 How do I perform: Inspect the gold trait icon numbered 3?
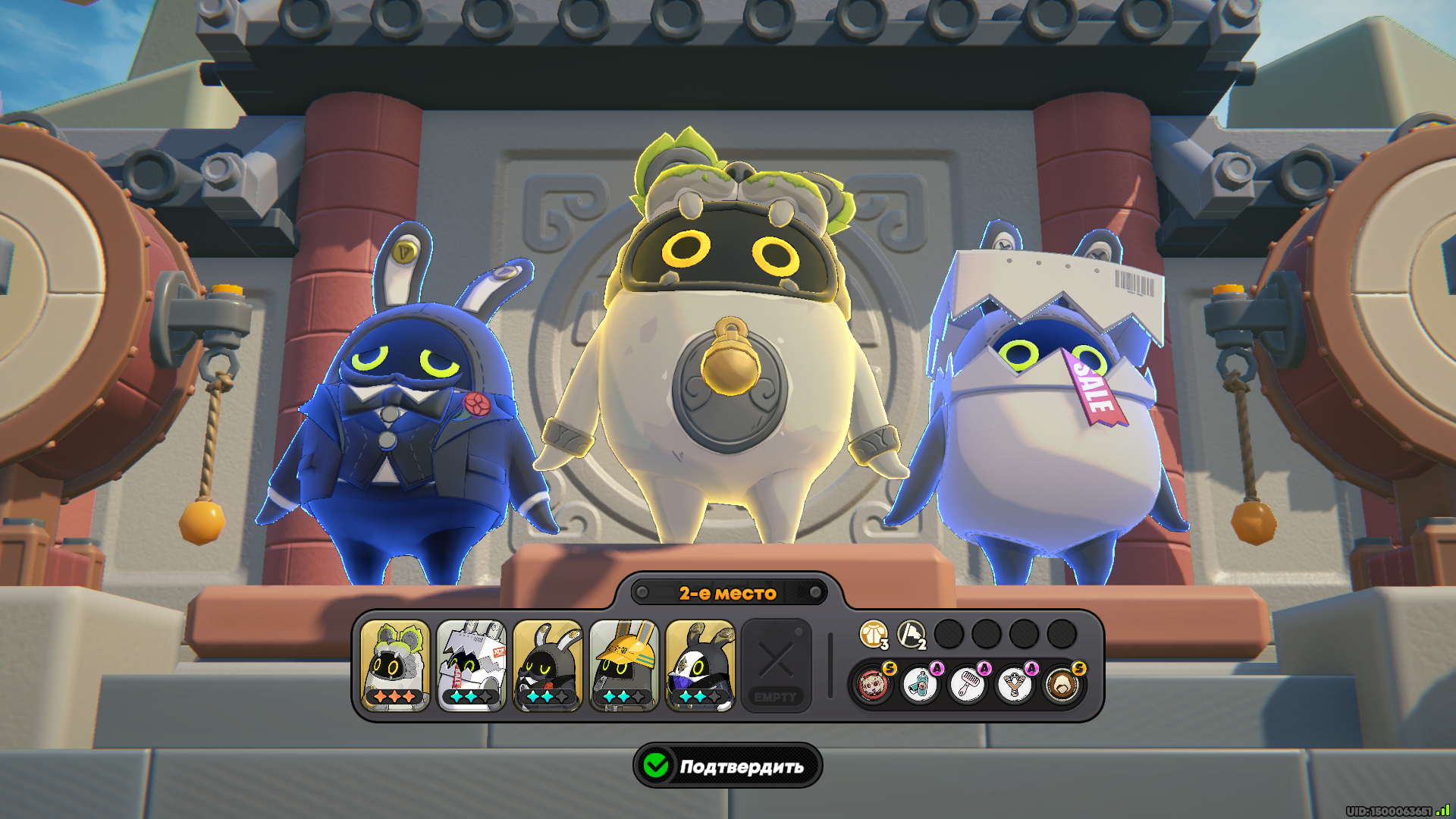(x=874, y=634)
